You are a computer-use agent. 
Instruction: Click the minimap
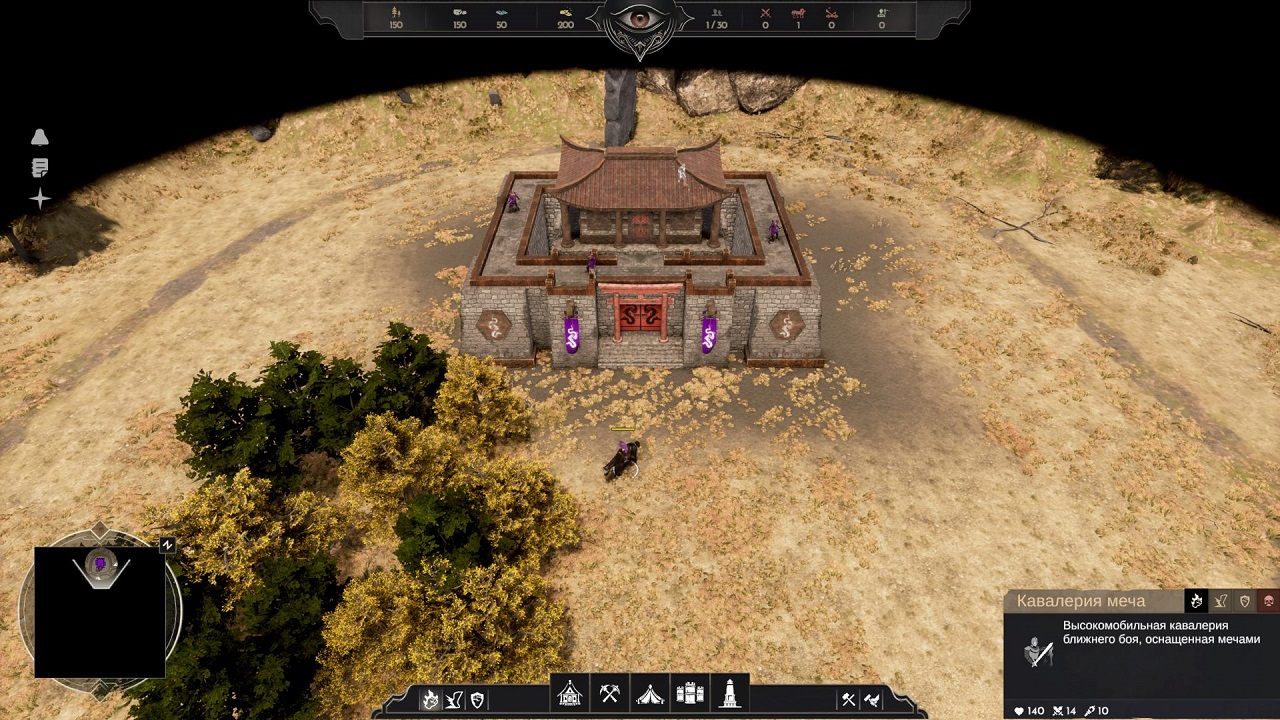click(x=100, y=612)
